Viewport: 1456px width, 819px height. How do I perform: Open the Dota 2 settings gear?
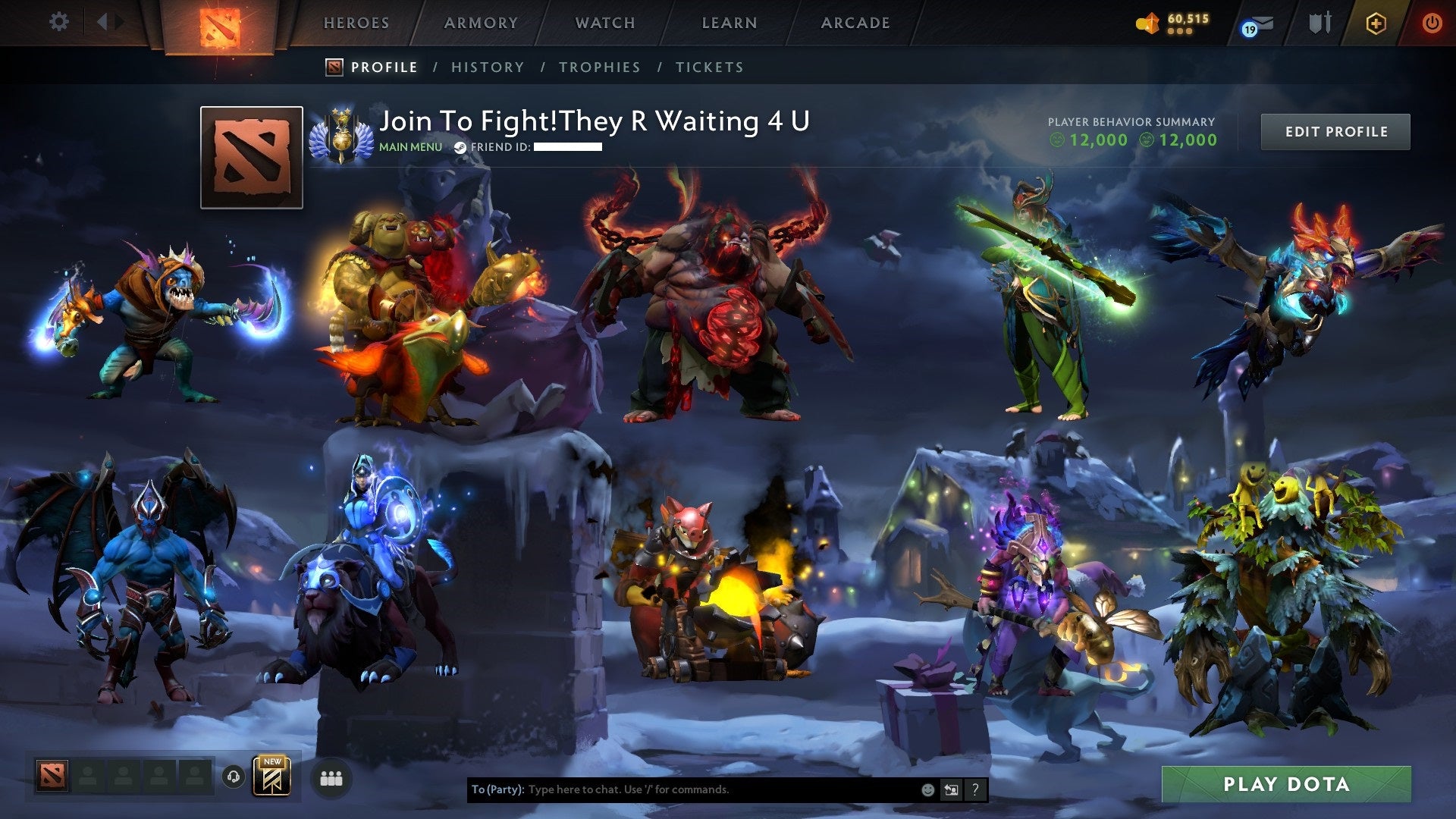(x=59, y=22)
